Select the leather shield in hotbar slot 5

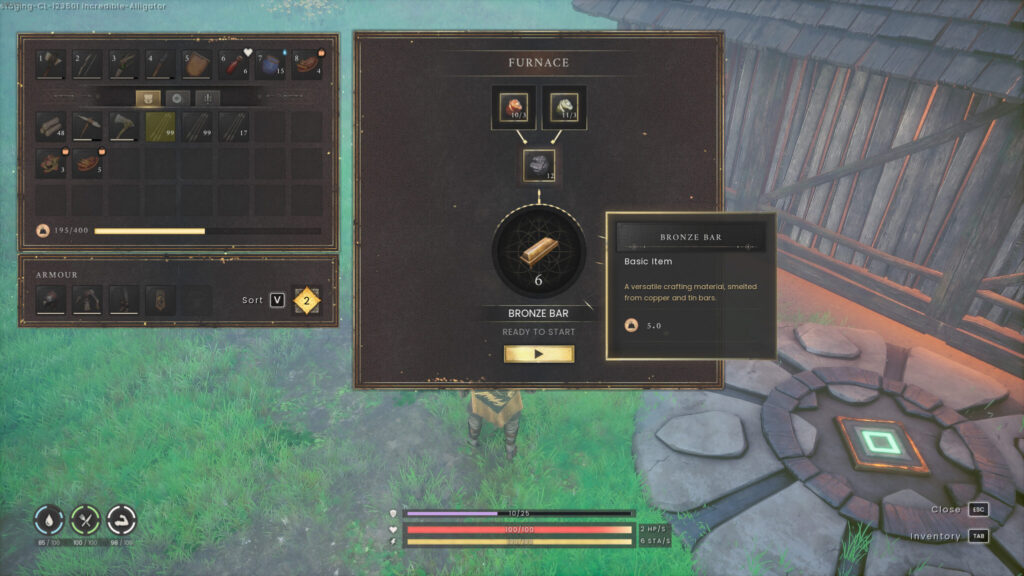coord(197,65)
